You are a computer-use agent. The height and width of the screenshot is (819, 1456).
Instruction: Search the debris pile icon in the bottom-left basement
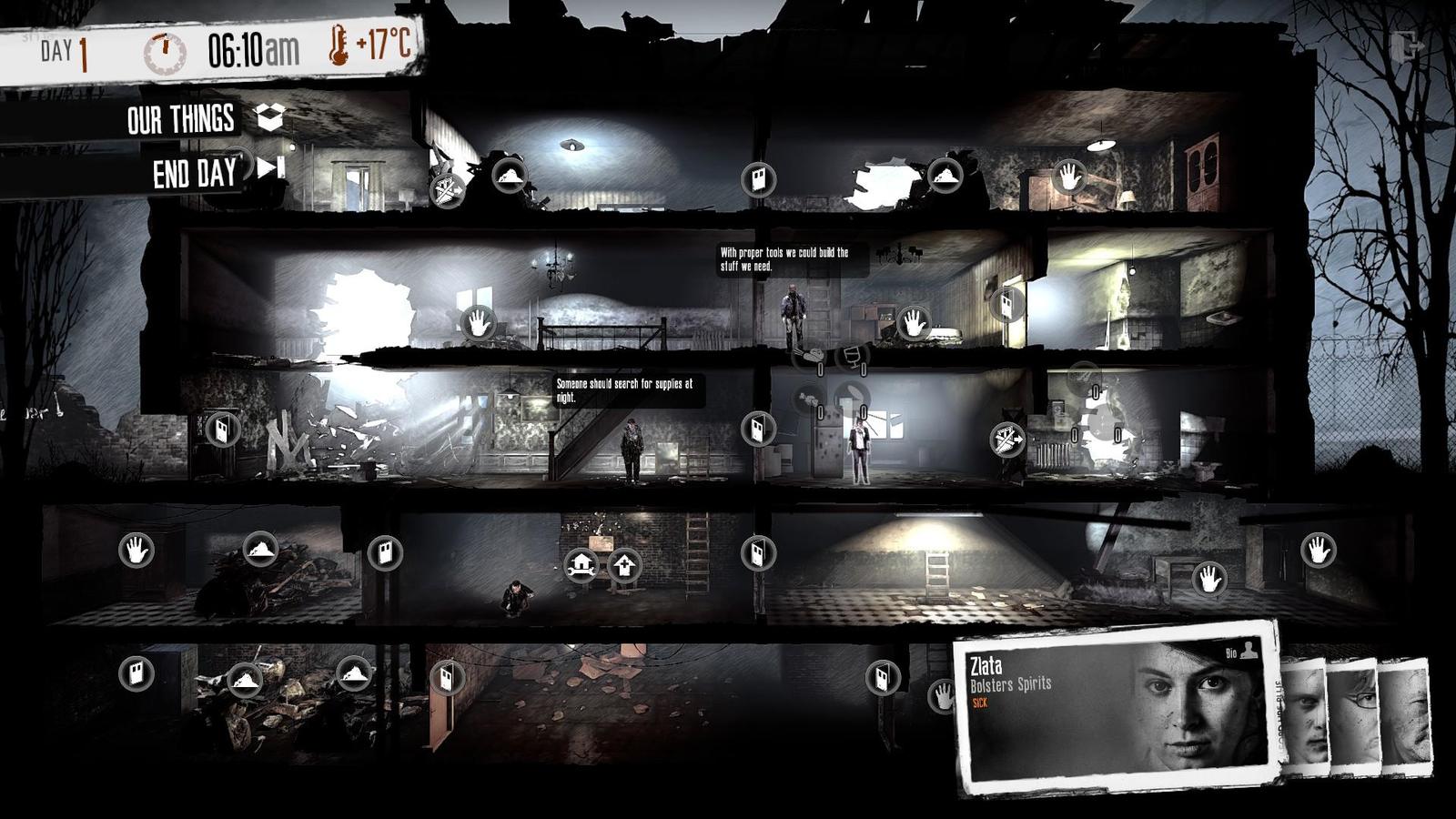[x=243, y=678]
